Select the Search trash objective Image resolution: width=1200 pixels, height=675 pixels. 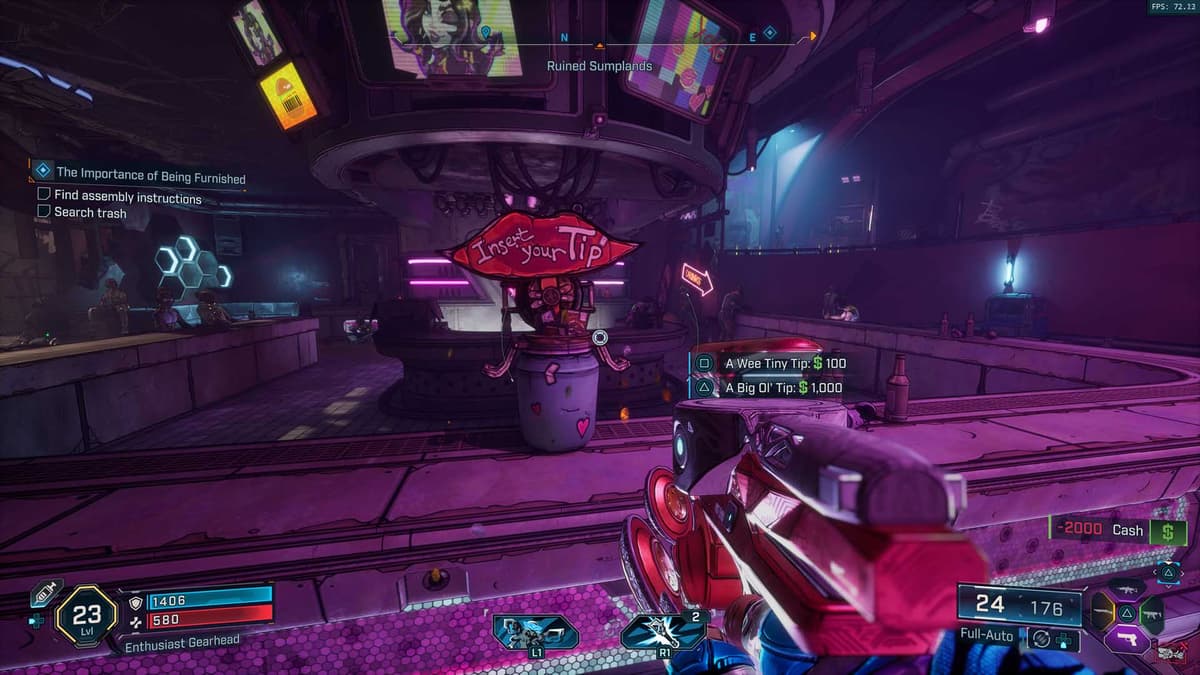click(x=90, y=212)
